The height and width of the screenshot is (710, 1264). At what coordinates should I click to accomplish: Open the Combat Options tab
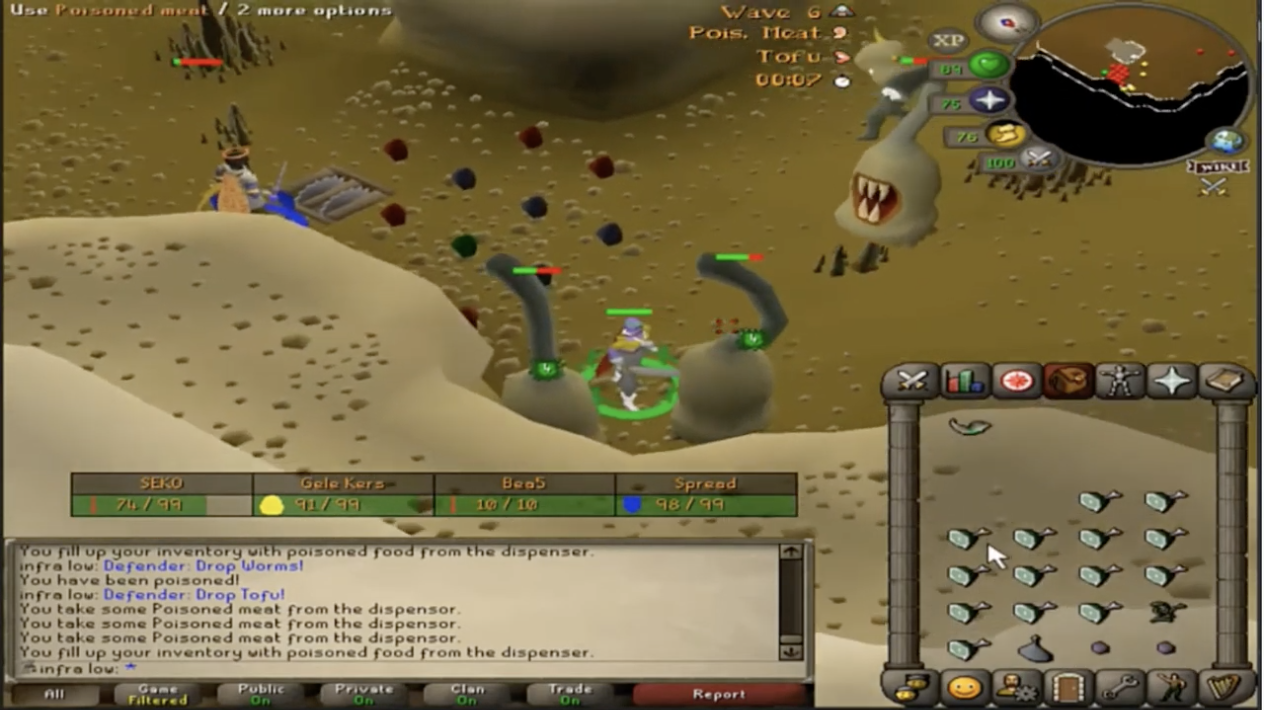(x=912, y=381)
